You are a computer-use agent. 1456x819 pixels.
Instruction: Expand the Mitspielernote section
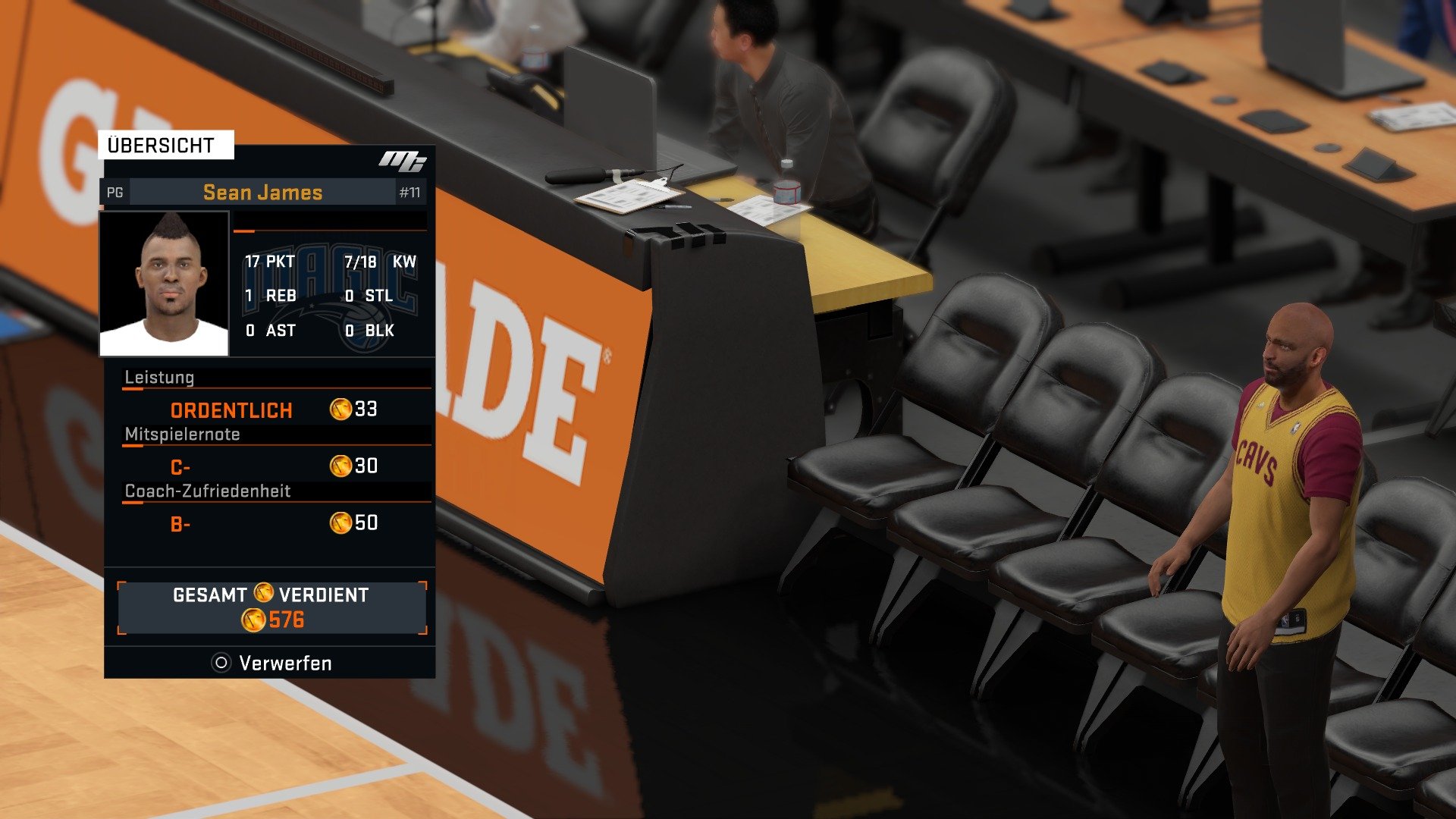[x=182, y=434]
